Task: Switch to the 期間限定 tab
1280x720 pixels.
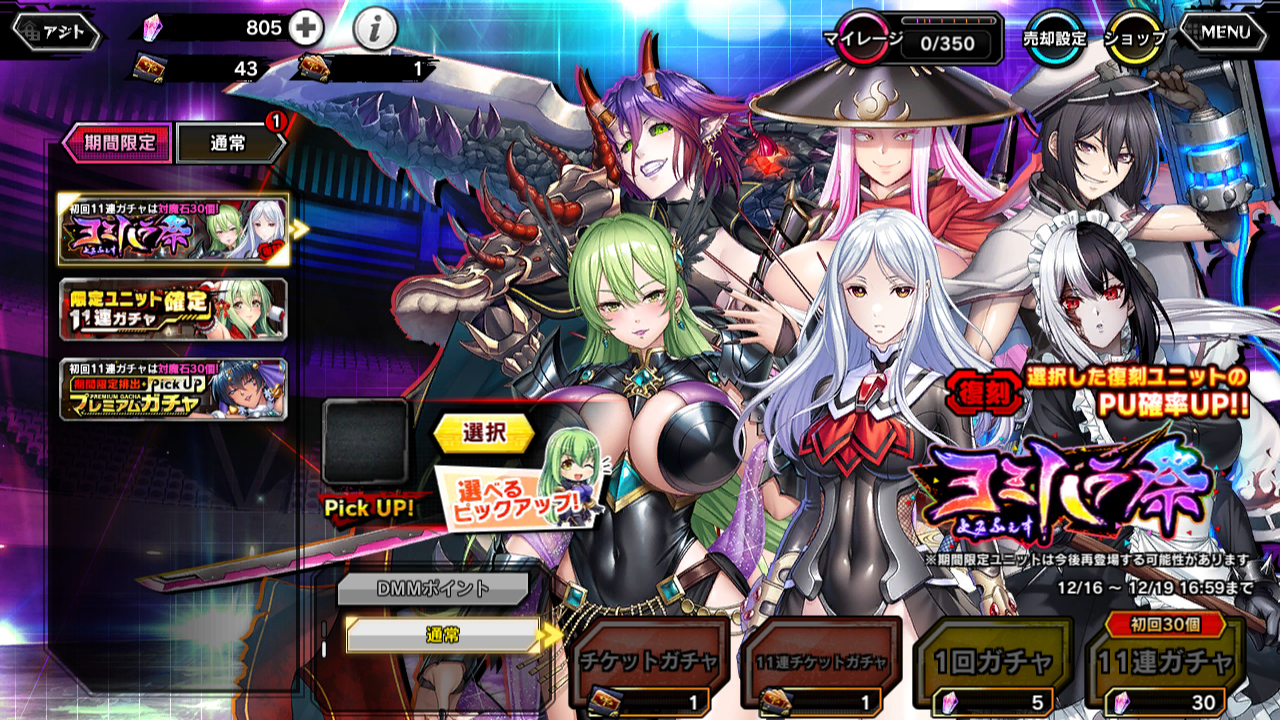Action: pos(118,143)
